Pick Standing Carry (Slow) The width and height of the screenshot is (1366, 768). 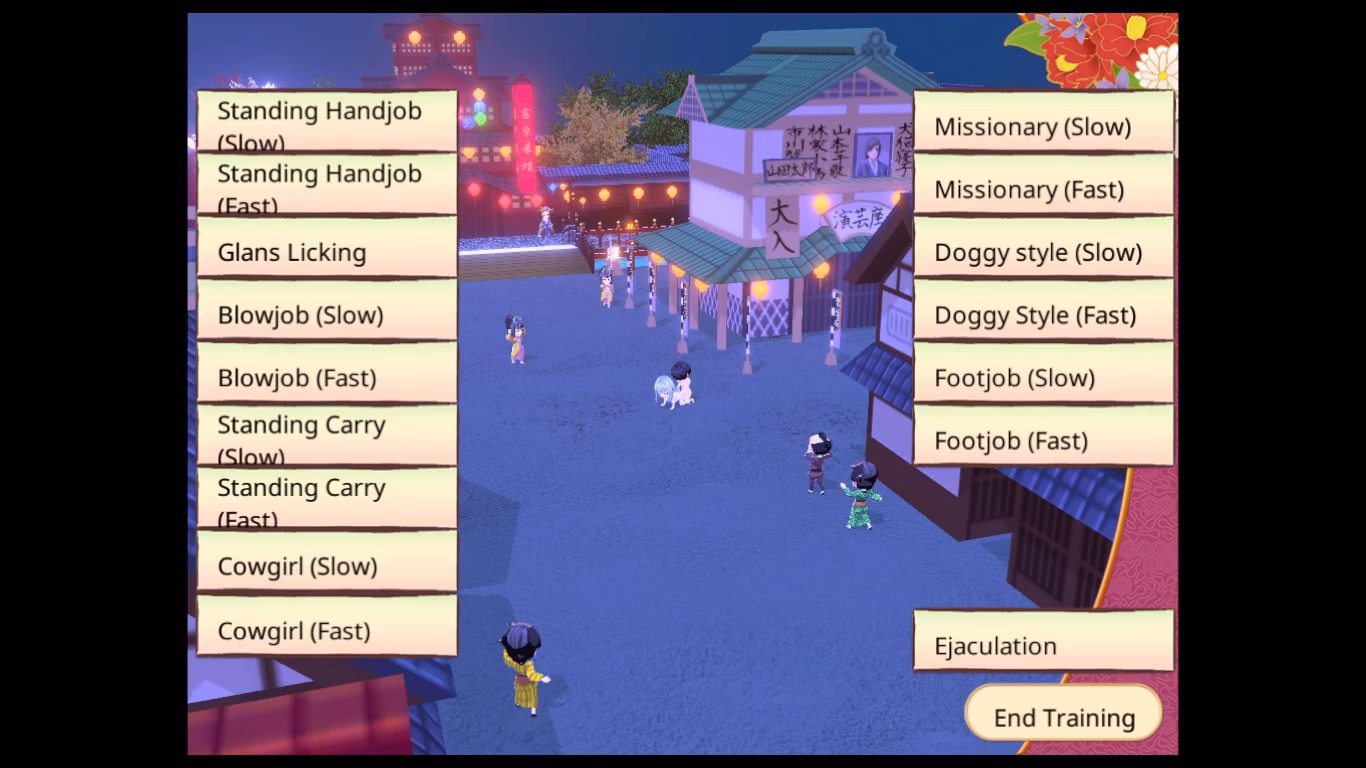(x=327, y=436)
